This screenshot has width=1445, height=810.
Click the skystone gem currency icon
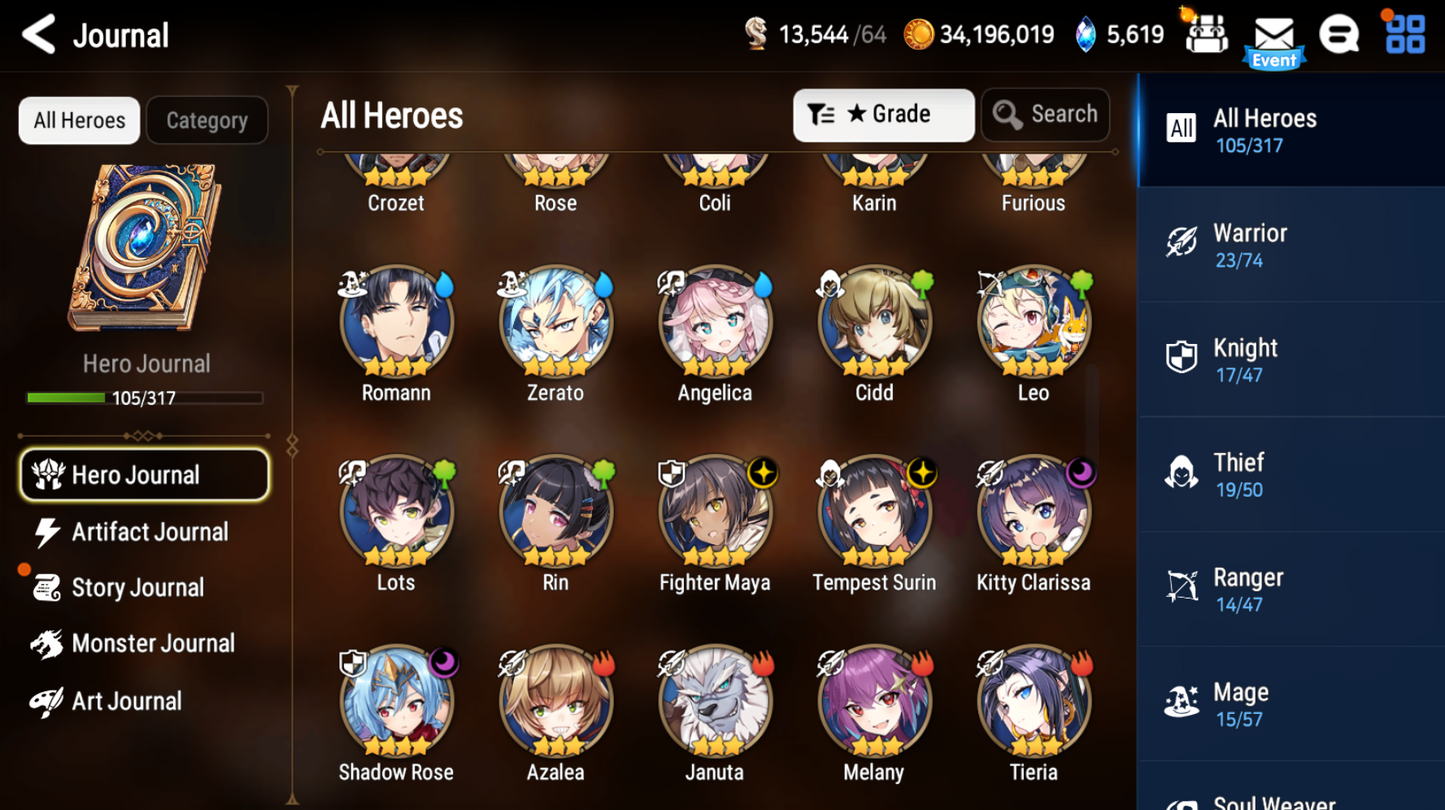1087,33
